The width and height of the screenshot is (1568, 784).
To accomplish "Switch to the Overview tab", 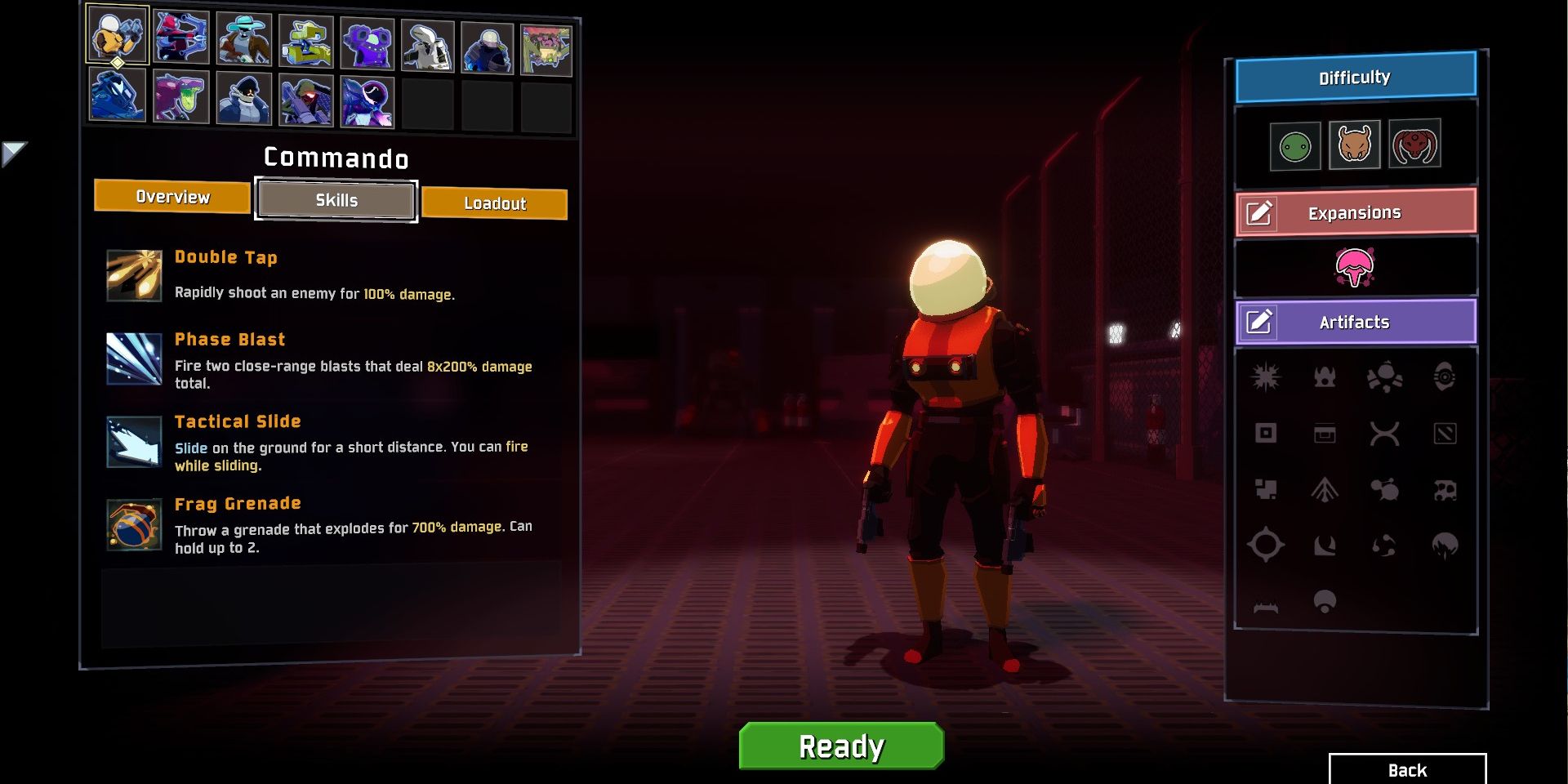I will [x=171, y=197].
